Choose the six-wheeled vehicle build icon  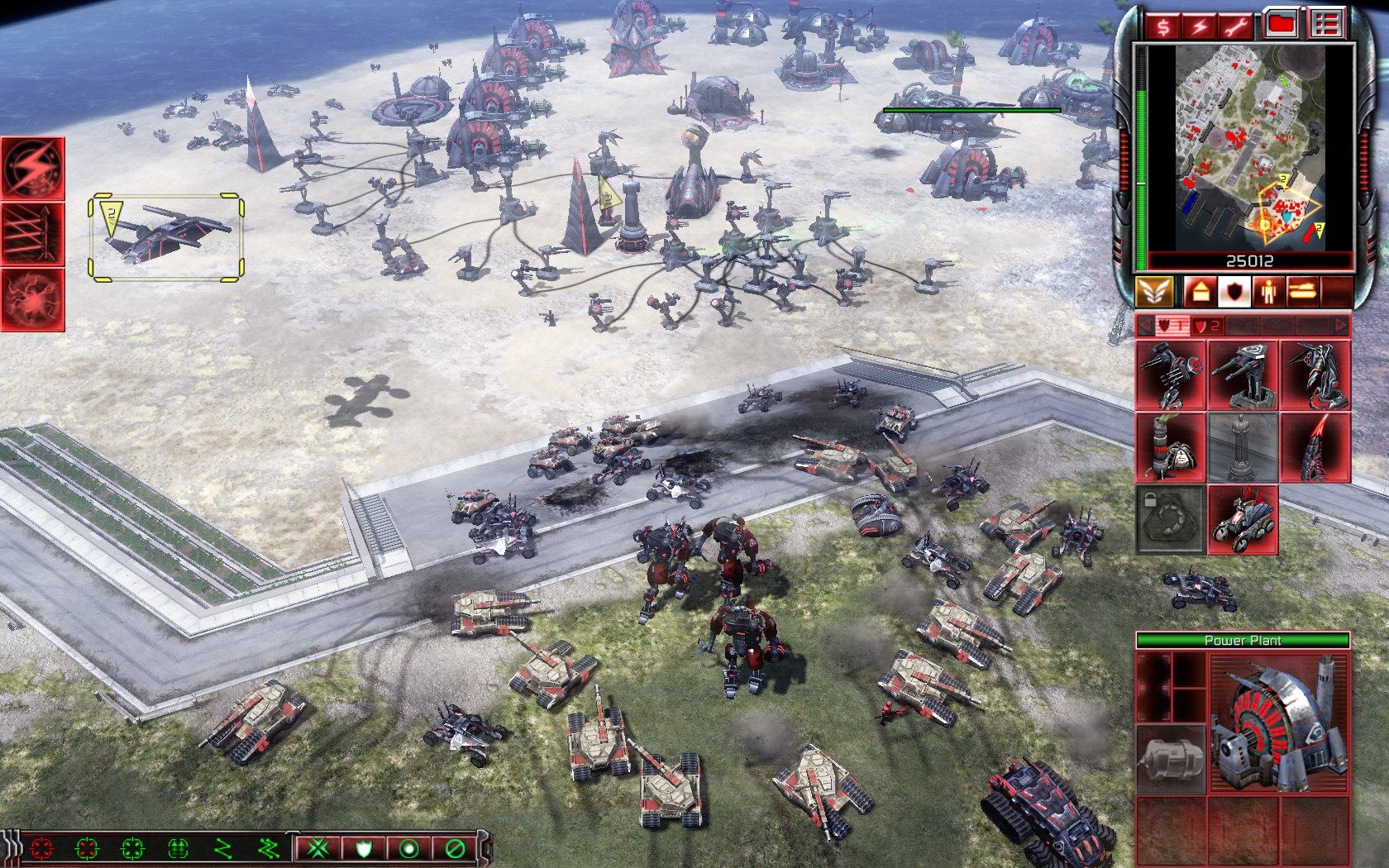1243,519
